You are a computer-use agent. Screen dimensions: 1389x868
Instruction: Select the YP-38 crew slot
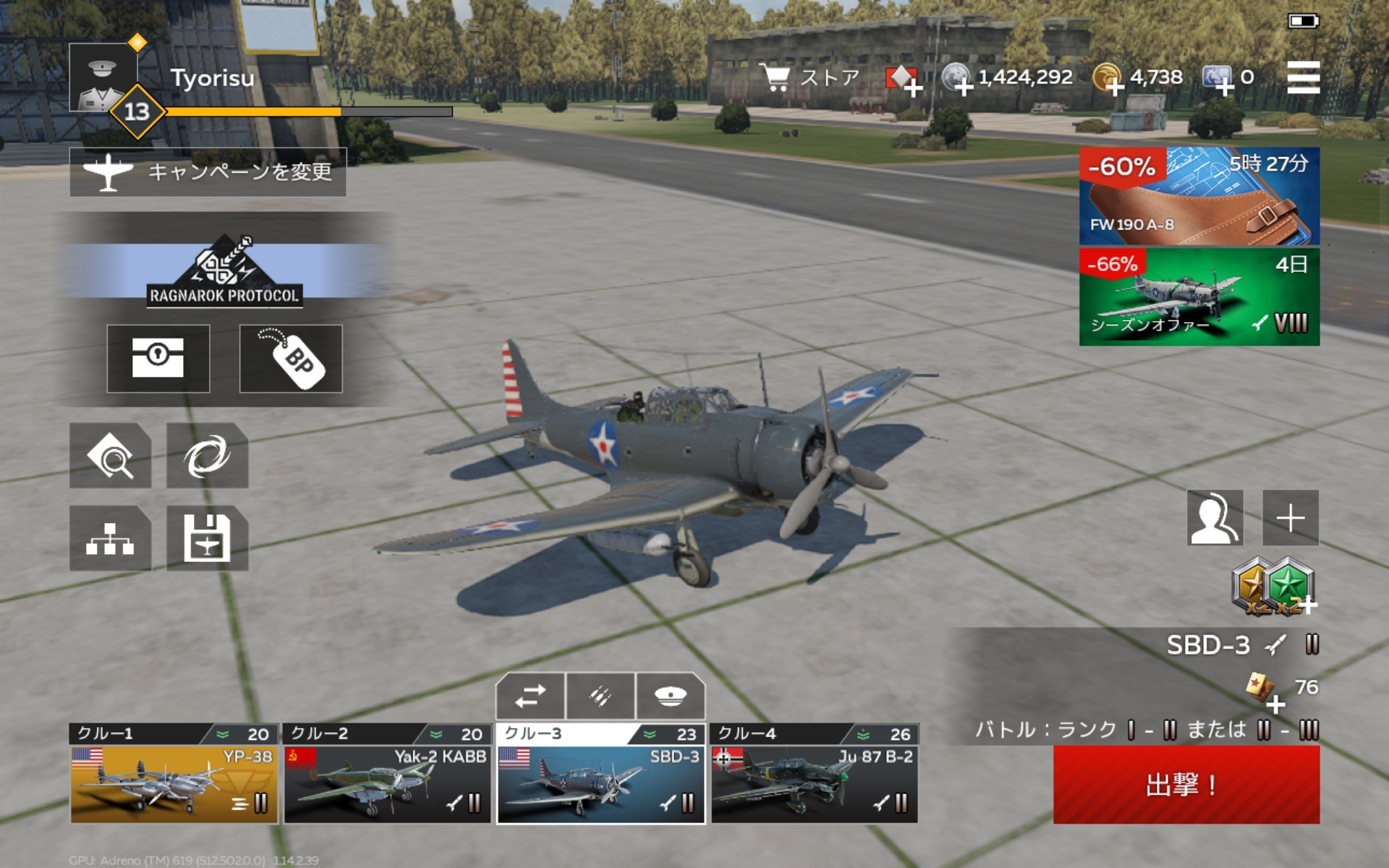[x=174, y=784]
